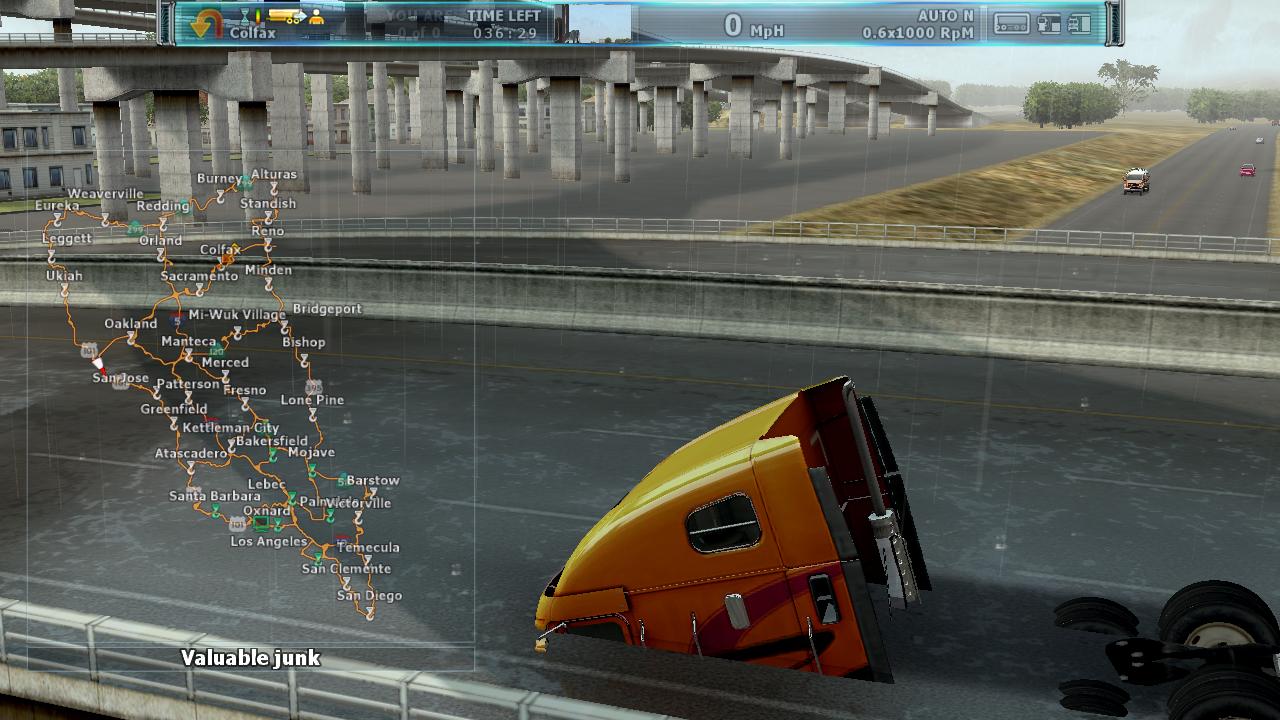The width and height of the screenshot is (1280, 720).
Task: Select the Sacramento marker on the map
Action: coord(200,289)
